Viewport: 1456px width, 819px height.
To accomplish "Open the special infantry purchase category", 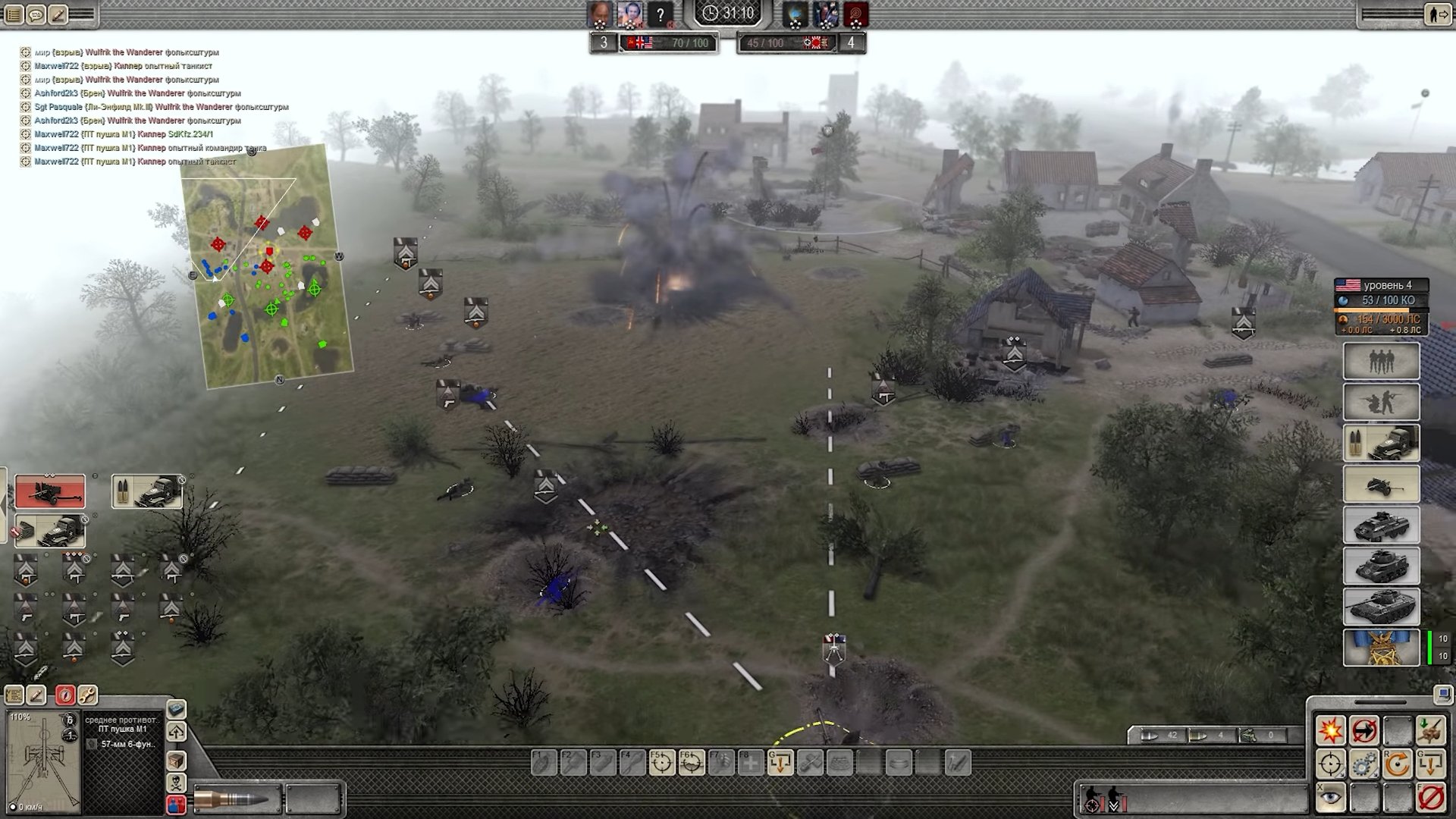I will [1381, 402].
